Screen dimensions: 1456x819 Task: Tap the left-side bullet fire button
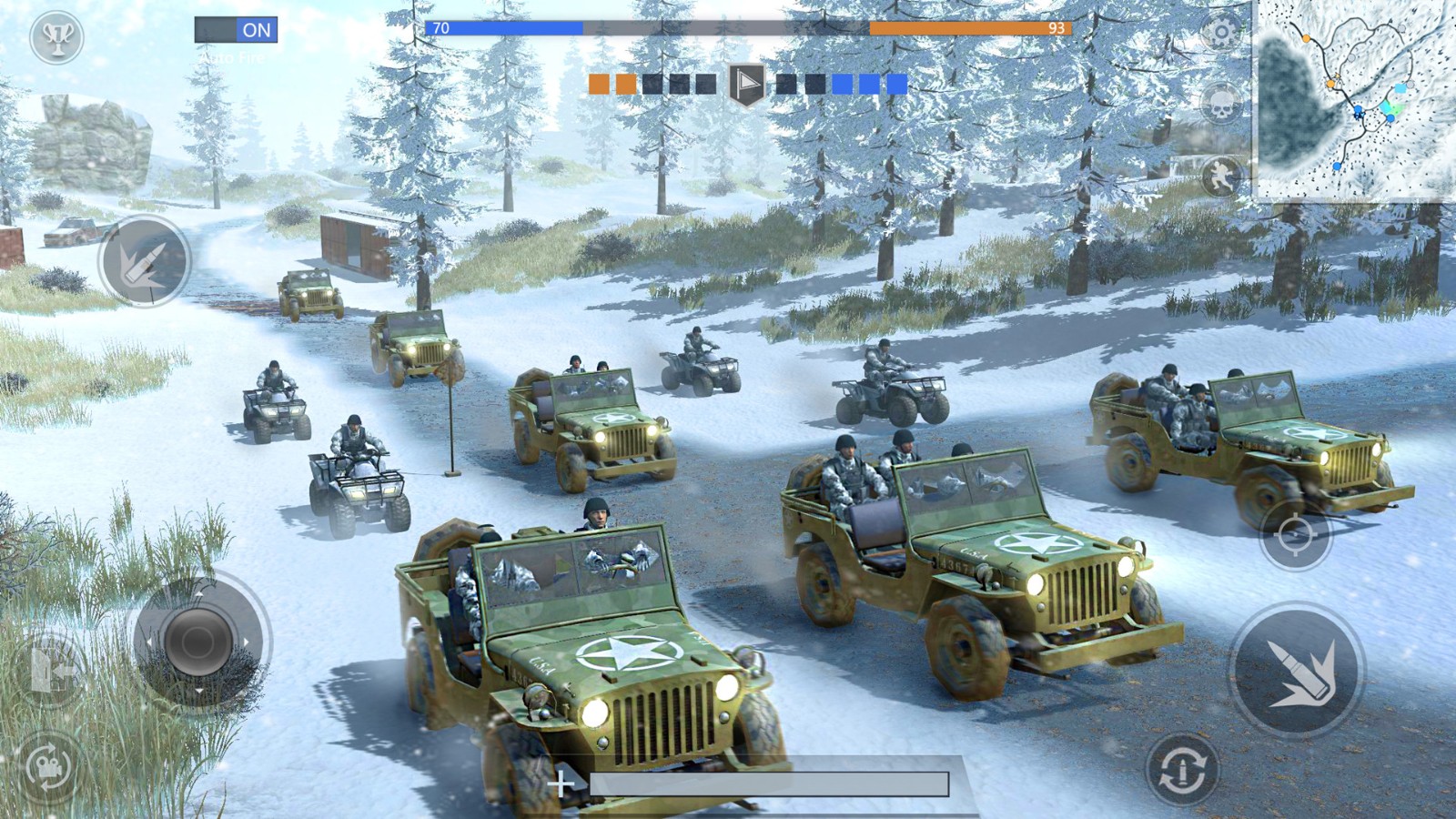145,262
